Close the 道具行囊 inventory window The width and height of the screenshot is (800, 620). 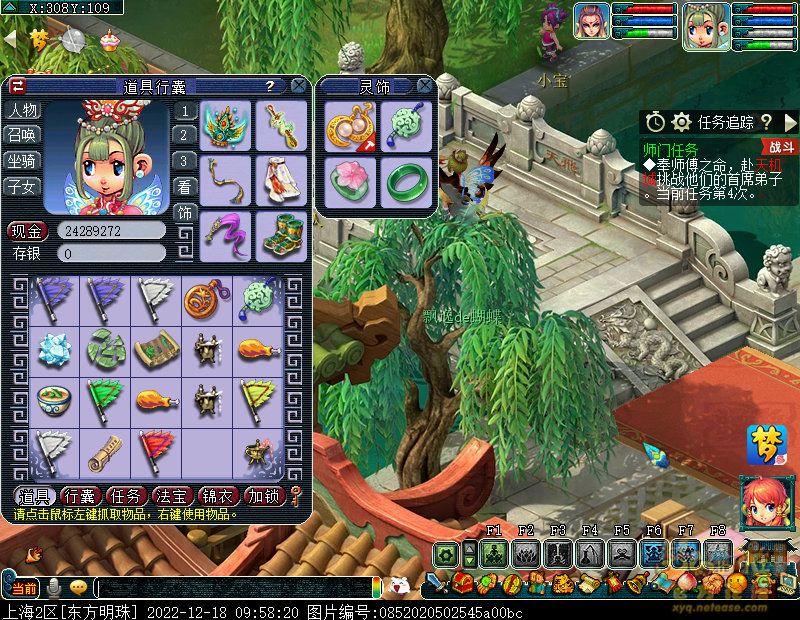point(298,86)
